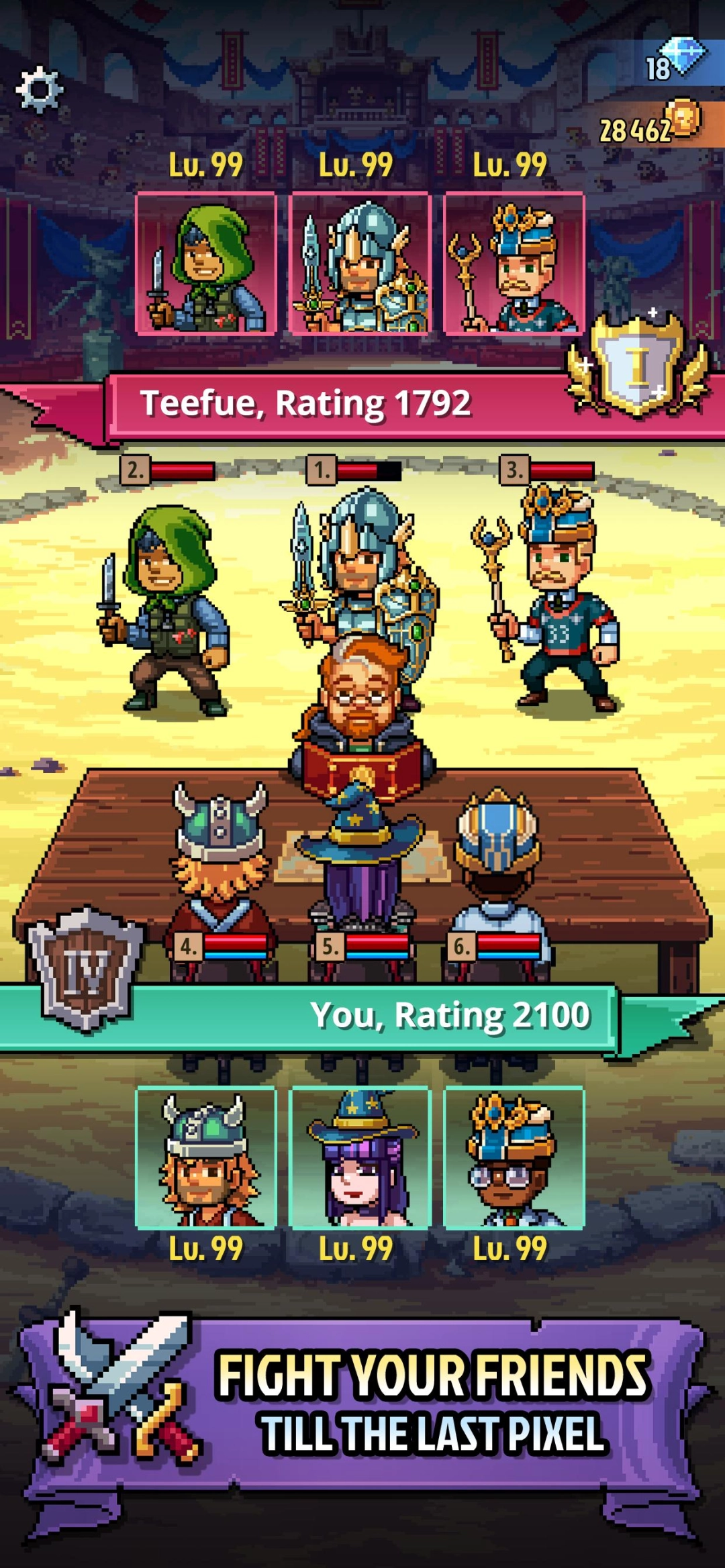Open the silver rank IV shield badge
The height and width of the screenshot is (1568, 725).
pos(85,967)
